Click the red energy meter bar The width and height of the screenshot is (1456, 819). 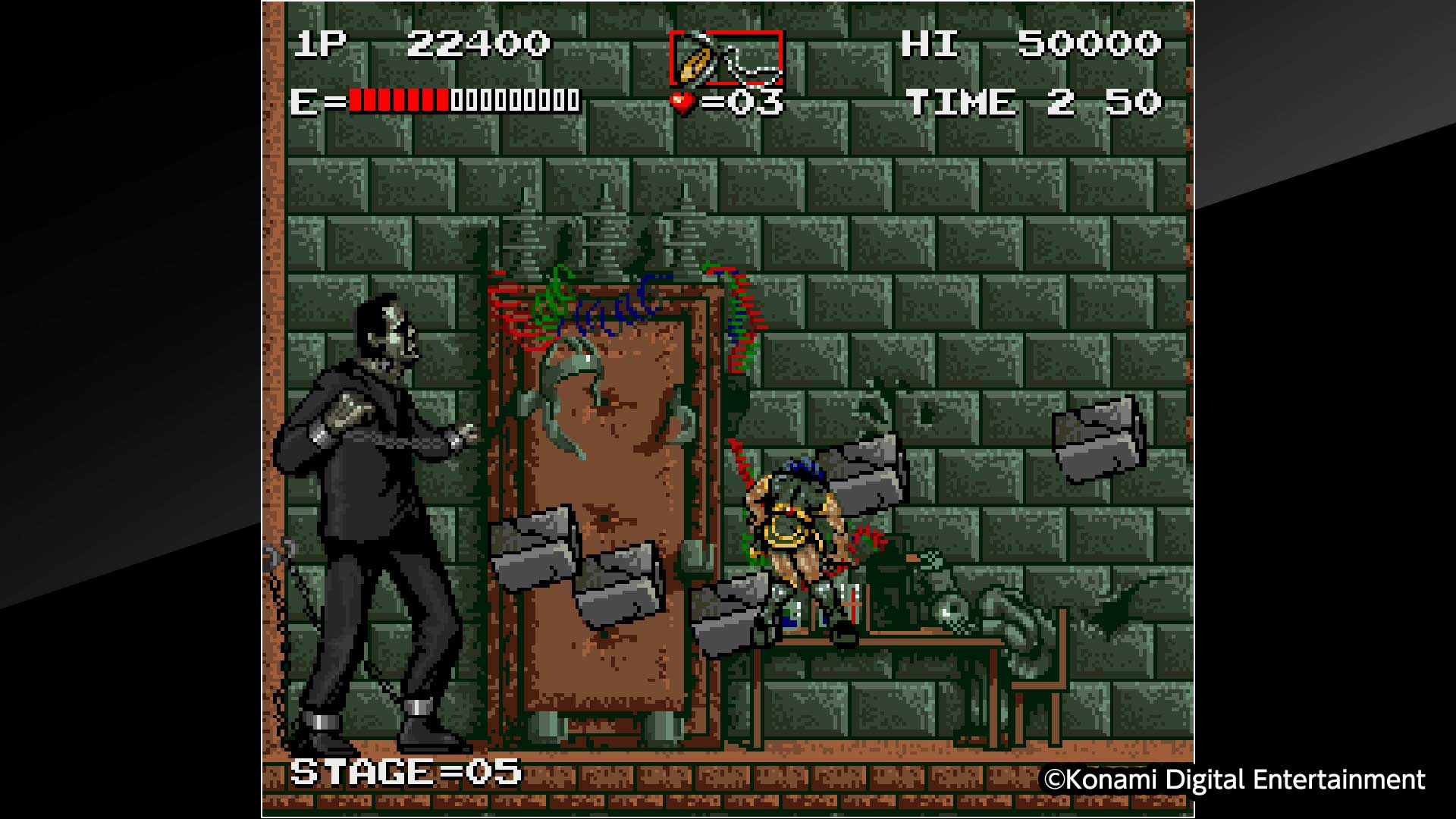398,100
